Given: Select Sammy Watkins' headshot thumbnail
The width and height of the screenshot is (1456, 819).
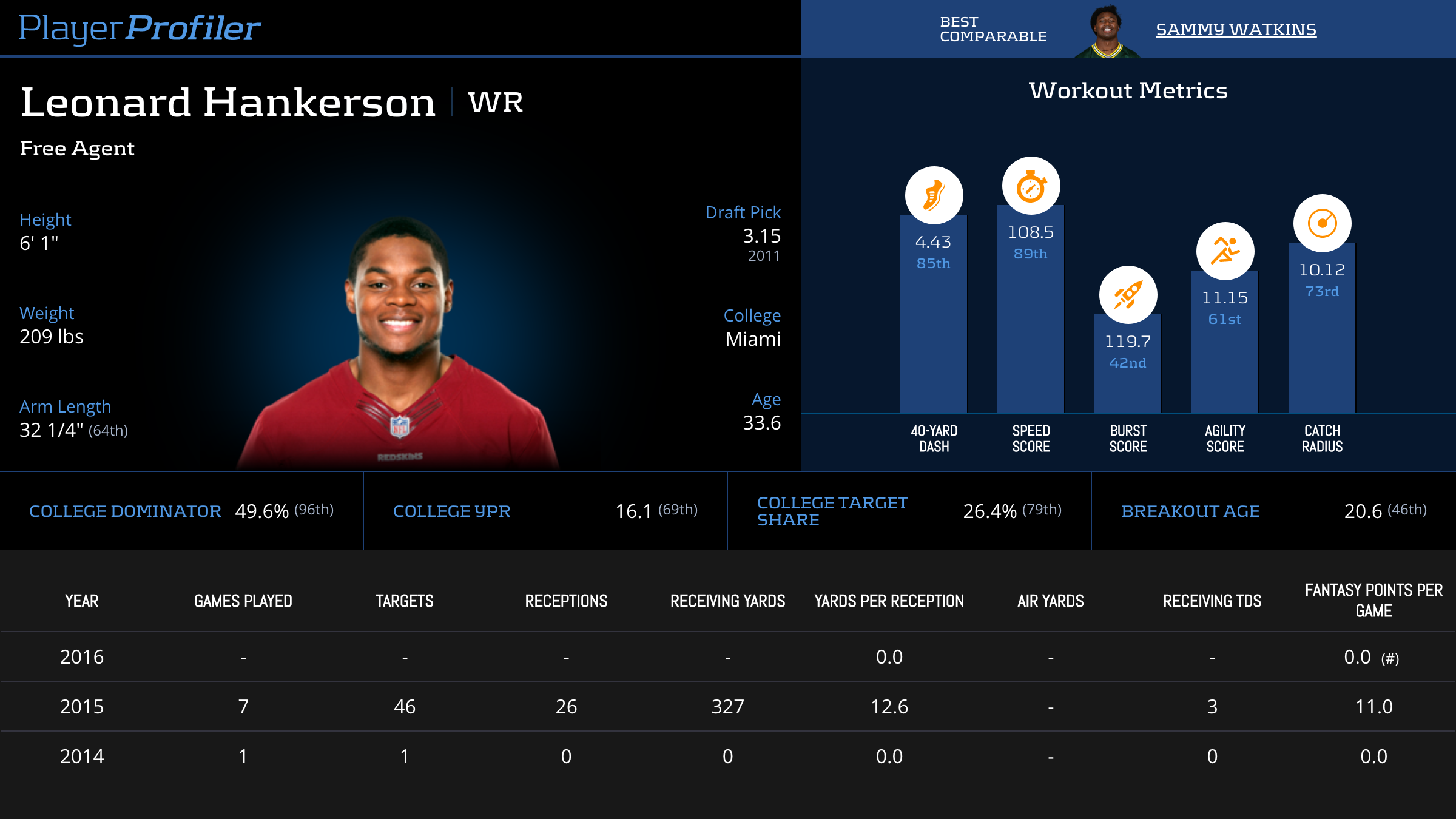Looking at the screenshot, I should [1107, 32].
